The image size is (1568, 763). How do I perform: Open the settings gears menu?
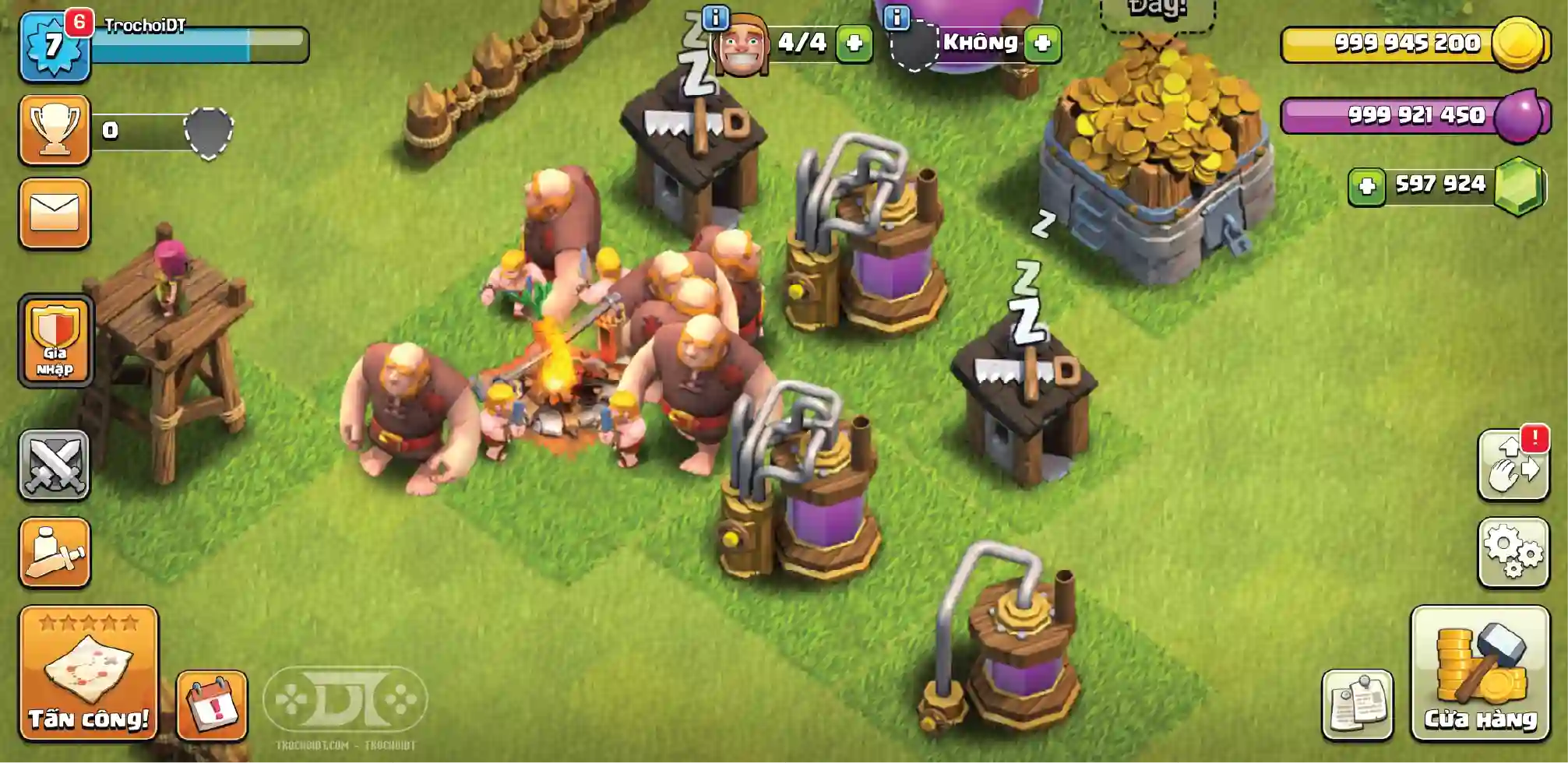pyautogui.click(x=1513, y=552)
